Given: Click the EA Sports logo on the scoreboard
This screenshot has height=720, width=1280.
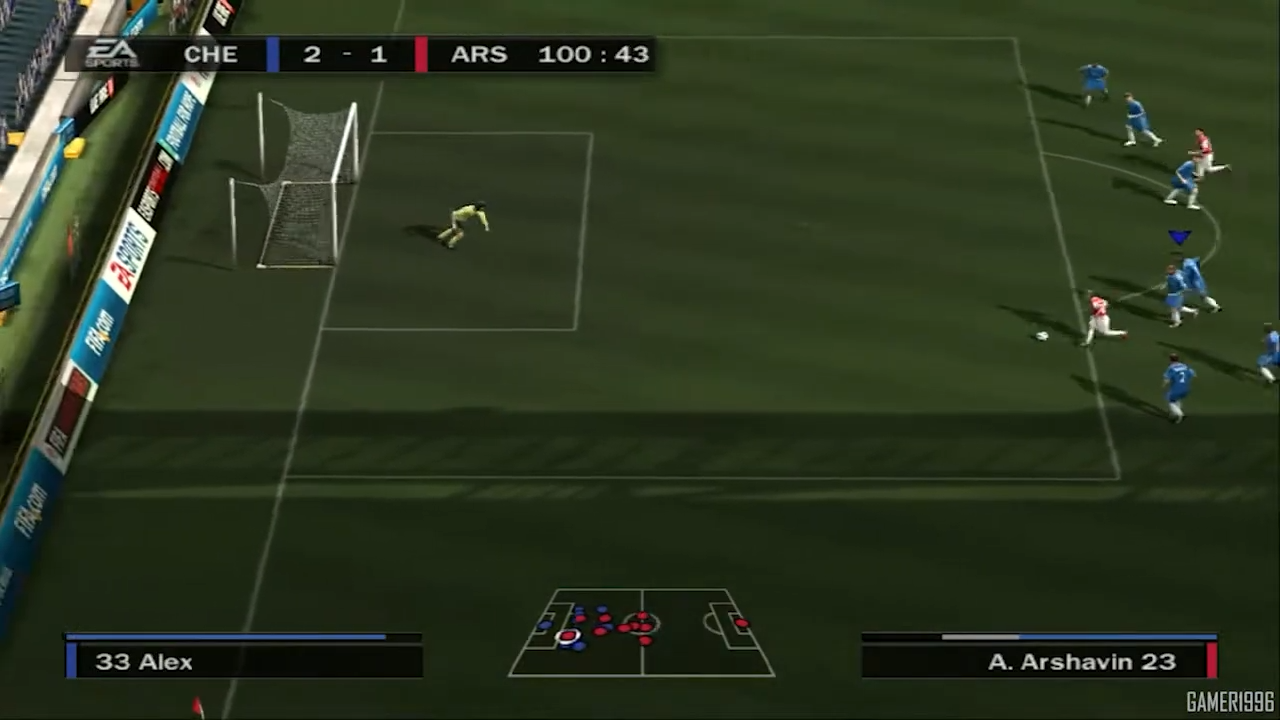Looking at the screenshot, I should [112, 54].
